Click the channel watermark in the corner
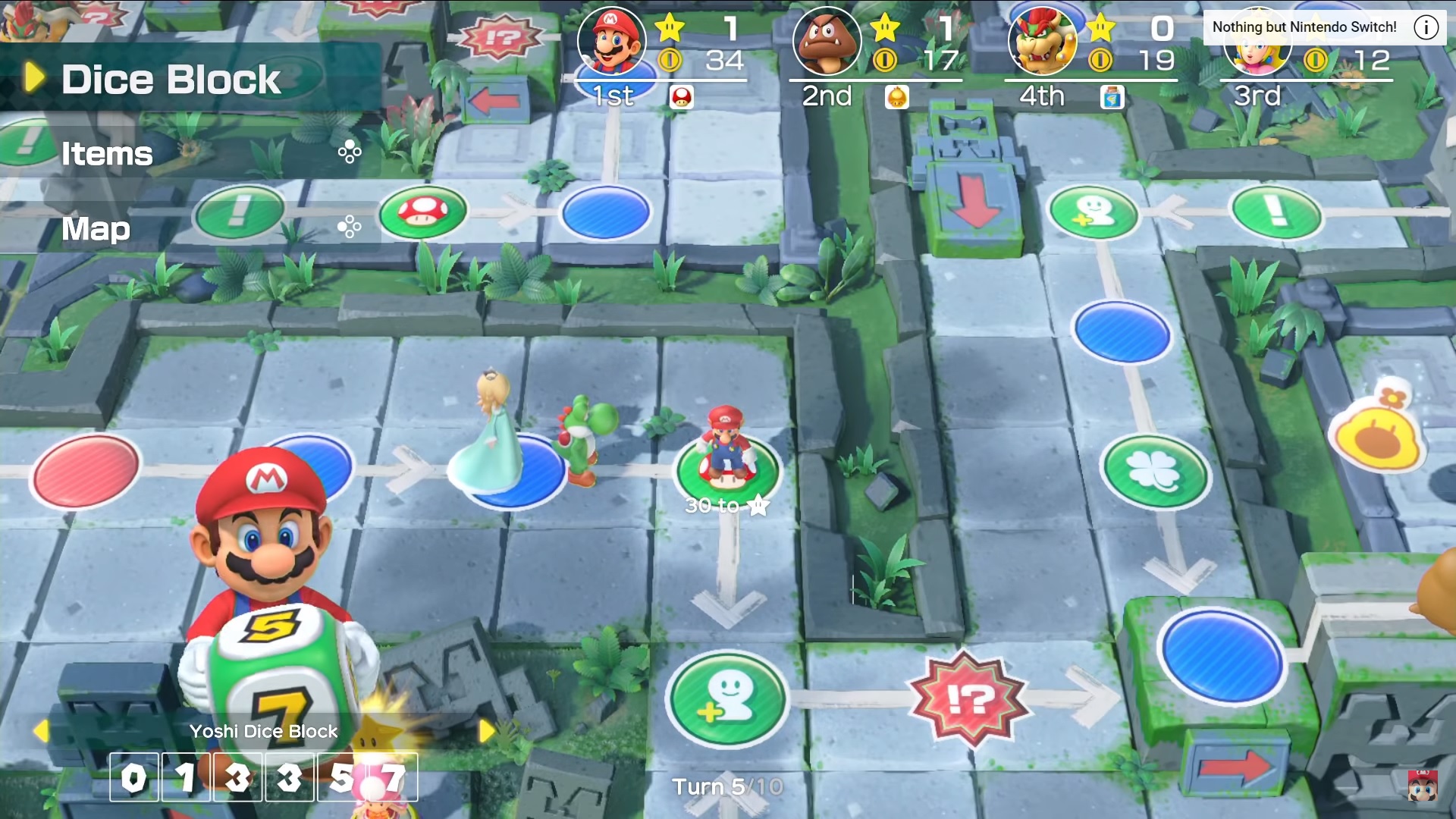Viewport: 1456px width, 819px height. coord(1422,786)
